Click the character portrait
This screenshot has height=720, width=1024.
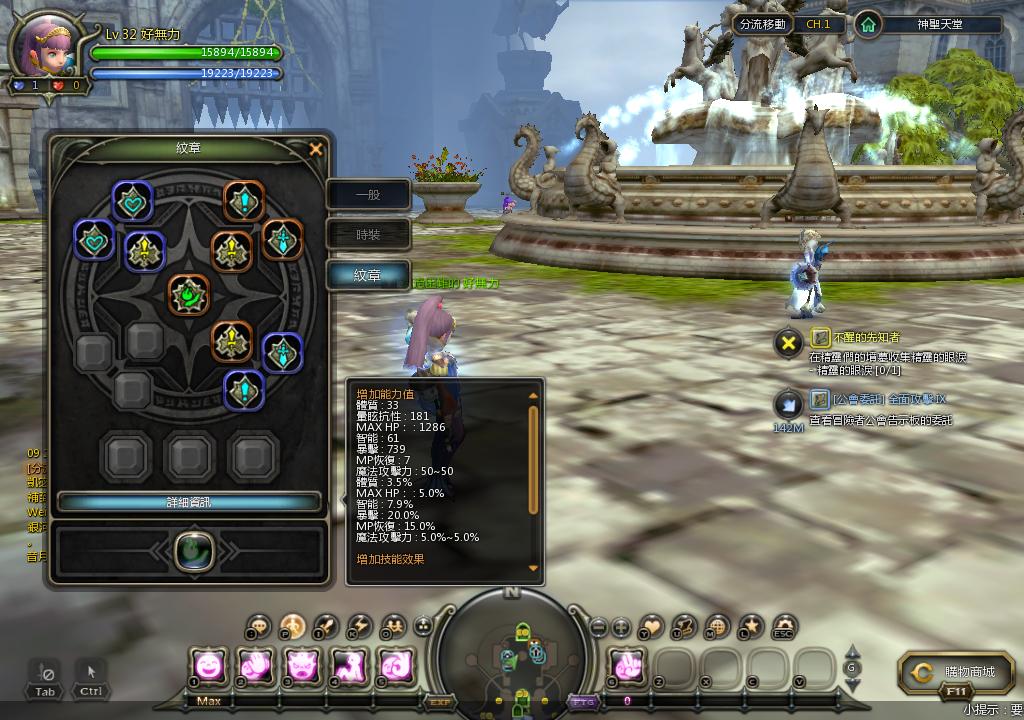[46, 47]
